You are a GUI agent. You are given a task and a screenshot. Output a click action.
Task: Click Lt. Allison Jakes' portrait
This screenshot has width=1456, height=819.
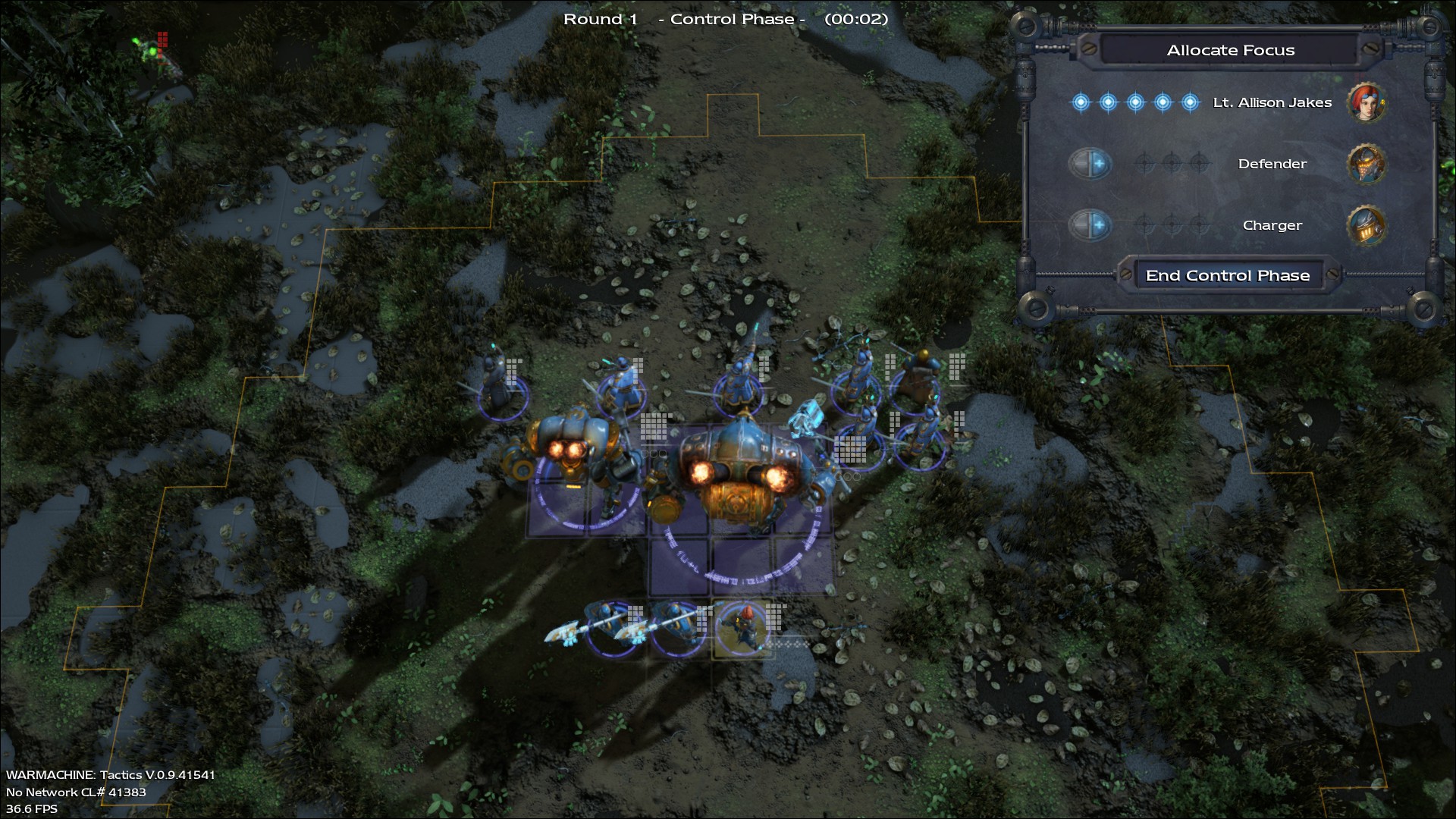[1367, 102]
